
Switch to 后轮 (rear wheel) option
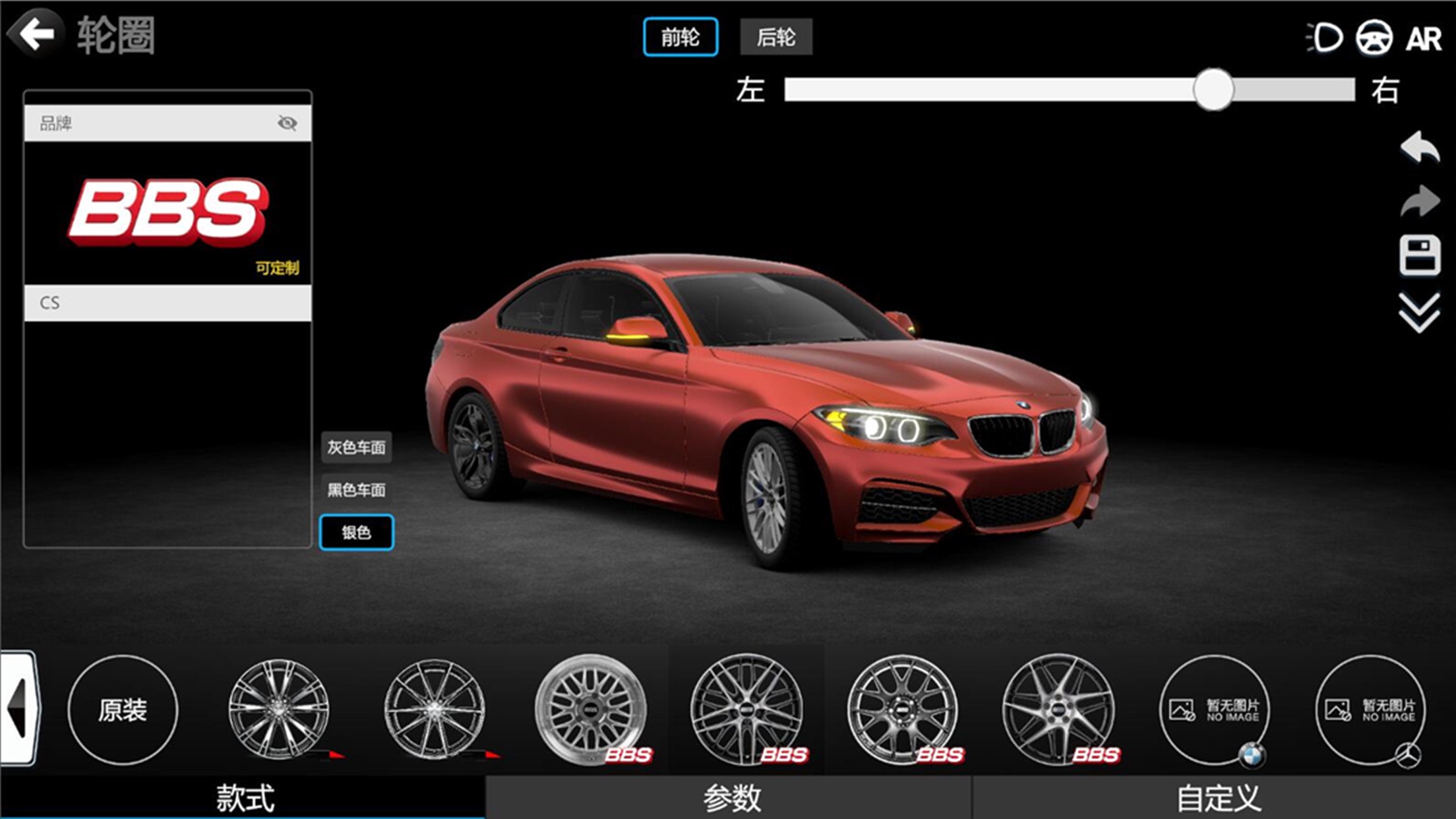point(775,38)
